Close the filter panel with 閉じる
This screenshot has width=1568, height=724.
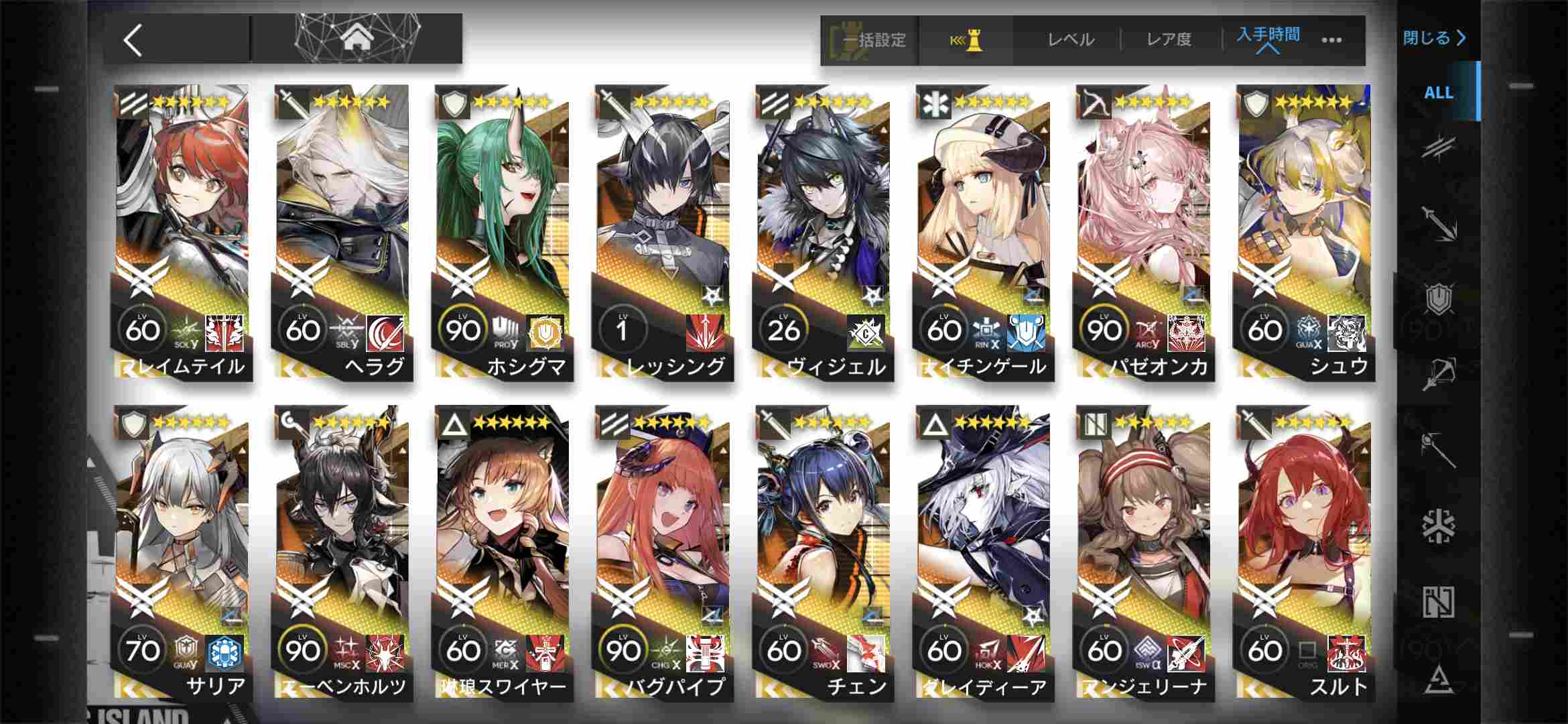point(1434,38)
